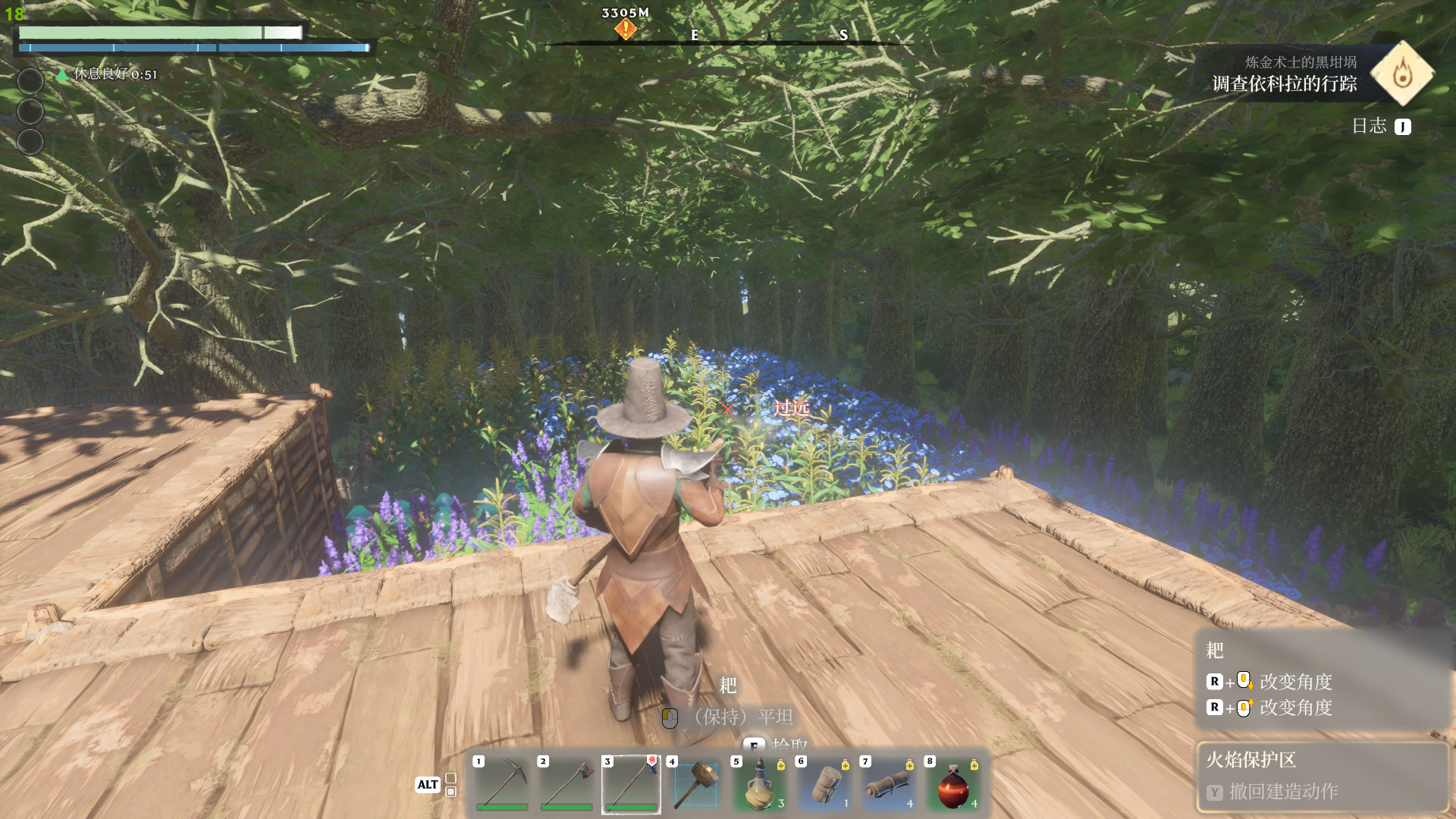Screen dimensions: 1456x819
Task: Use the cream-colored potion flask
Action: pyautogui.click(x=760, y=783)
